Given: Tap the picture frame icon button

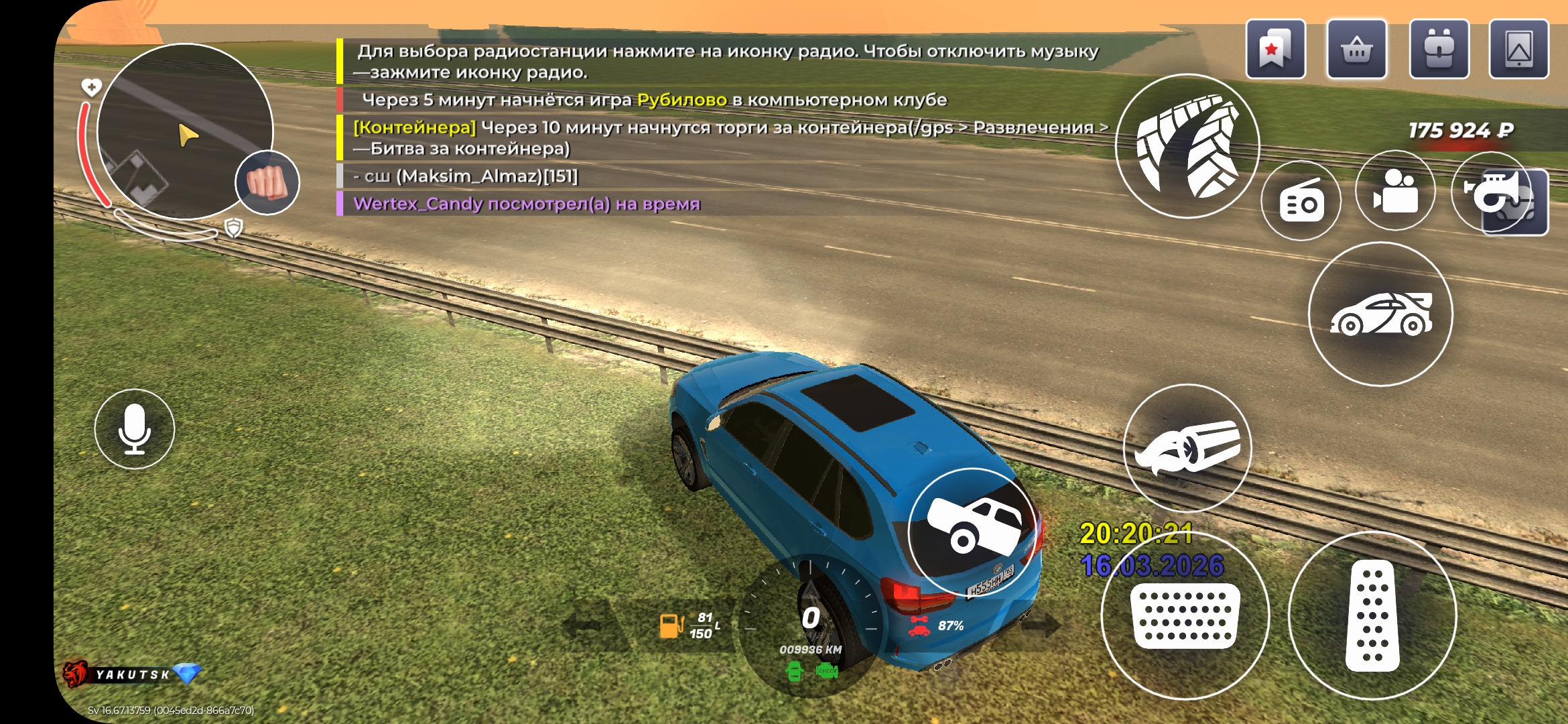Looking at the screenshot, I should click(1518, 50).
